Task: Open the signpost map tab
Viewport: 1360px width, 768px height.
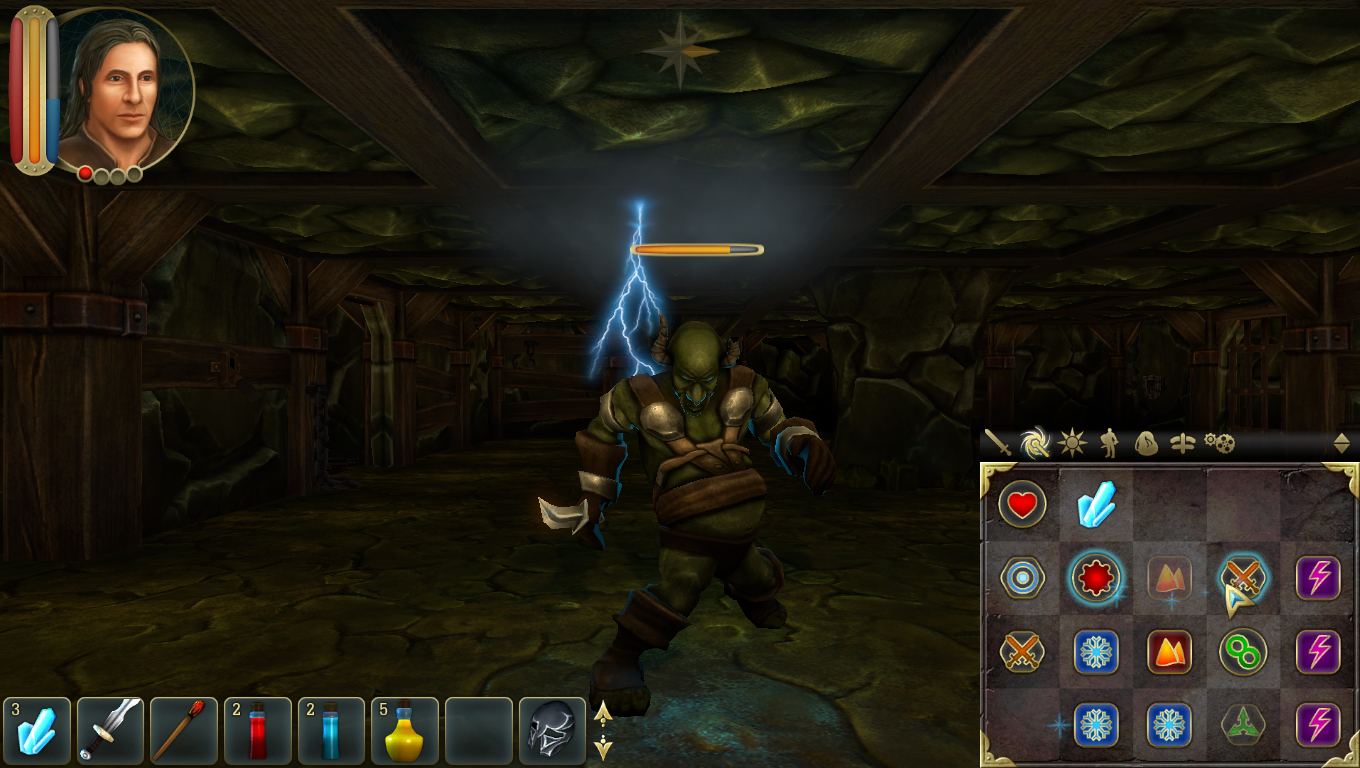Action: (x=1182, y=443)
